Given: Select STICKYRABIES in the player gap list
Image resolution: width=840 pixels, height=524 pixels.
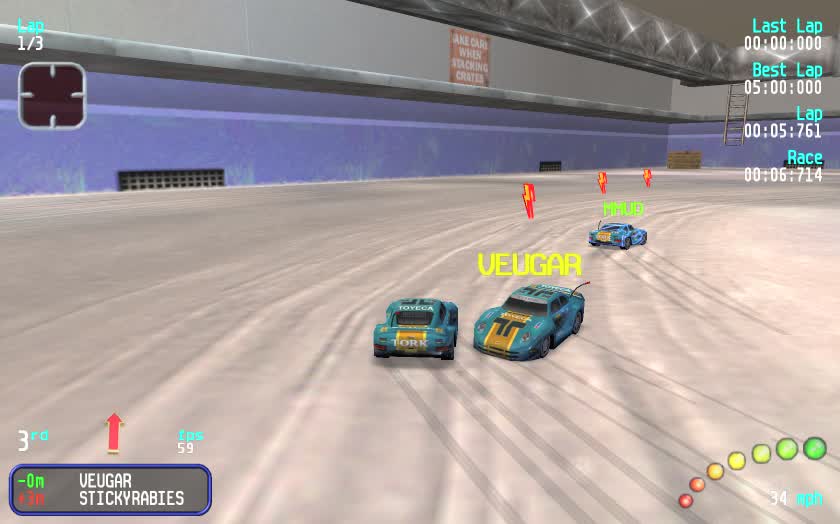Looking at the screenshot, I should (131, 498).
